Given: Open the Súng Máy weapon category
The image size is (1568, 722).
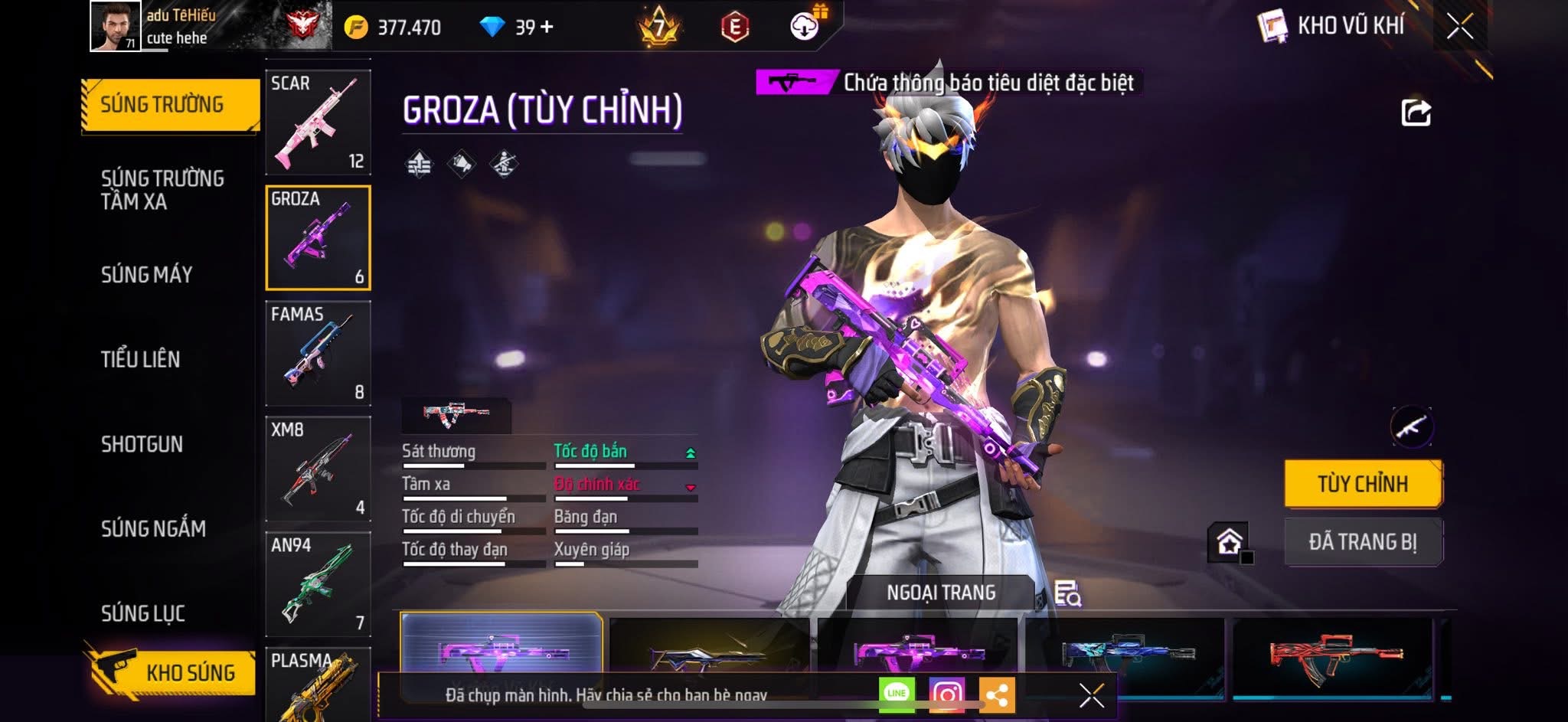Looking at the screenshot, I should point(146,275).
